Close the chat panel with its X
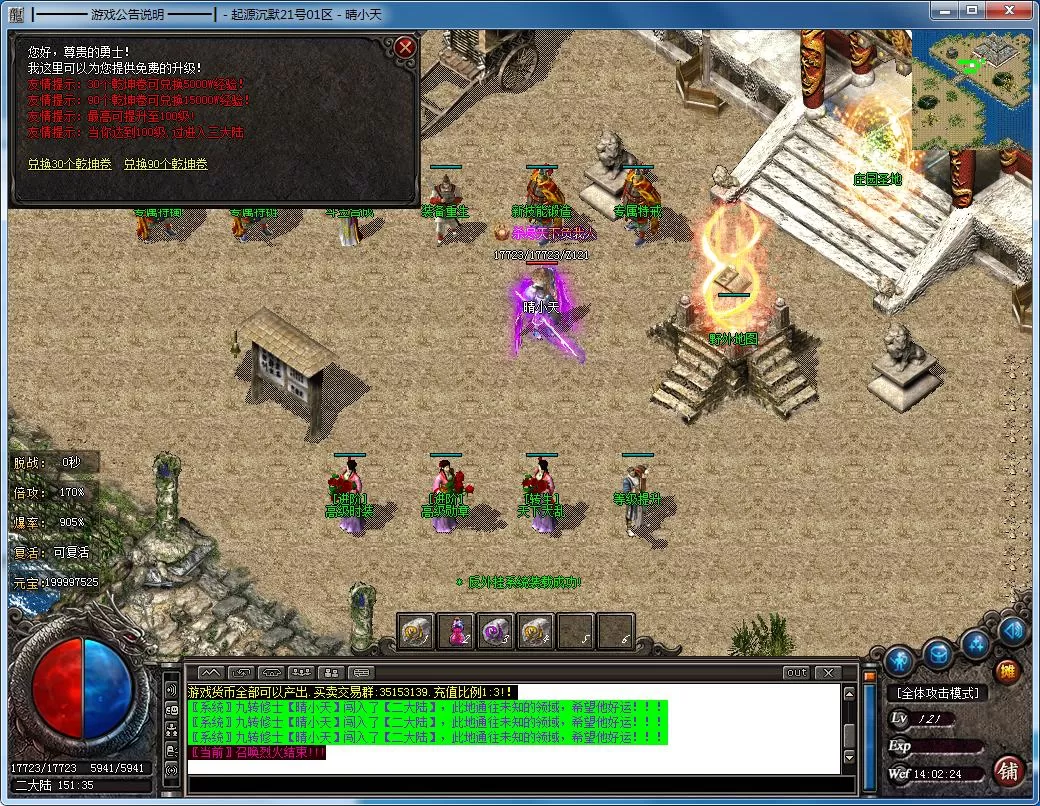The image size is (1040, 806). (x=827, y=672)
